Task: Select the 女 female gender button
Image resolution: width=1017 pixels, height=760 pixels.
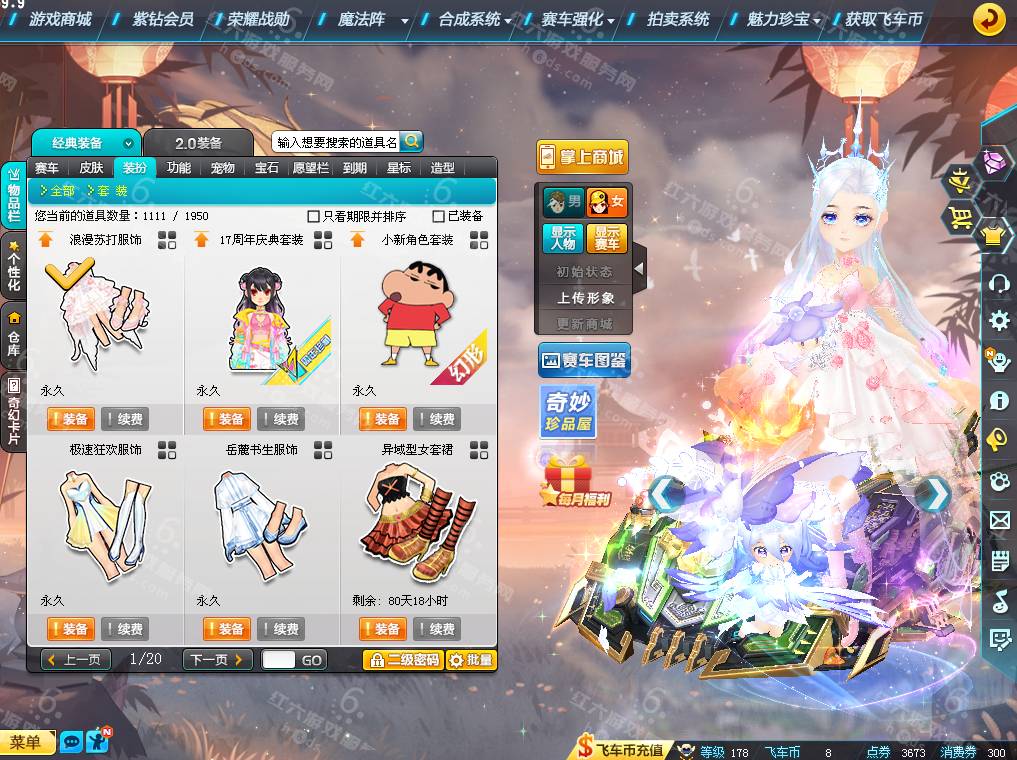Action: pyautogui.click(x=607, y=203)
